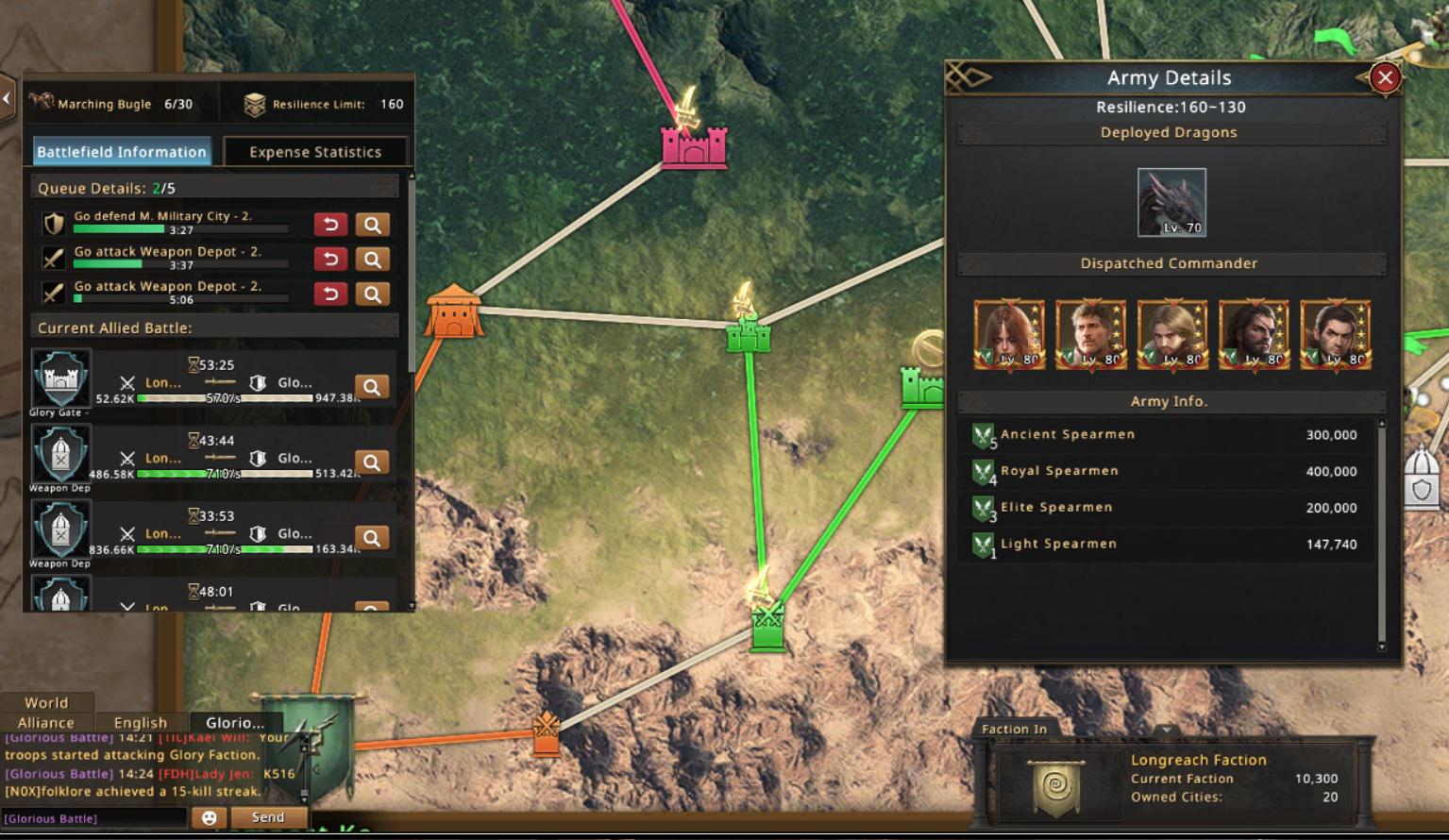Focus the Glorious Battle chat input
This screenshot has height=840, width=1449.
[94, 818]
